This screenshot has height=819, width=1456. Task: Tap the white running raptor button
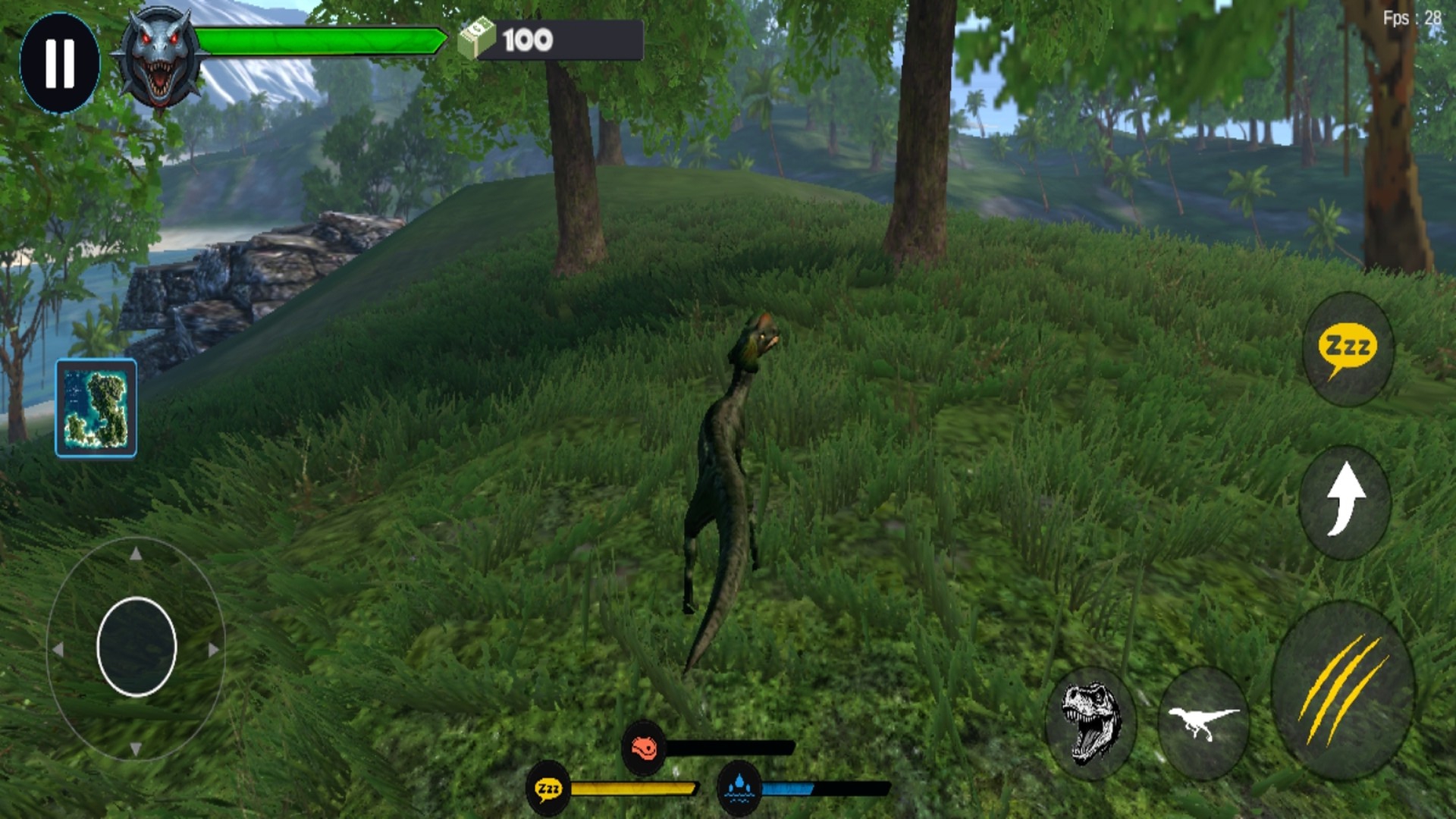point(1203,722)
